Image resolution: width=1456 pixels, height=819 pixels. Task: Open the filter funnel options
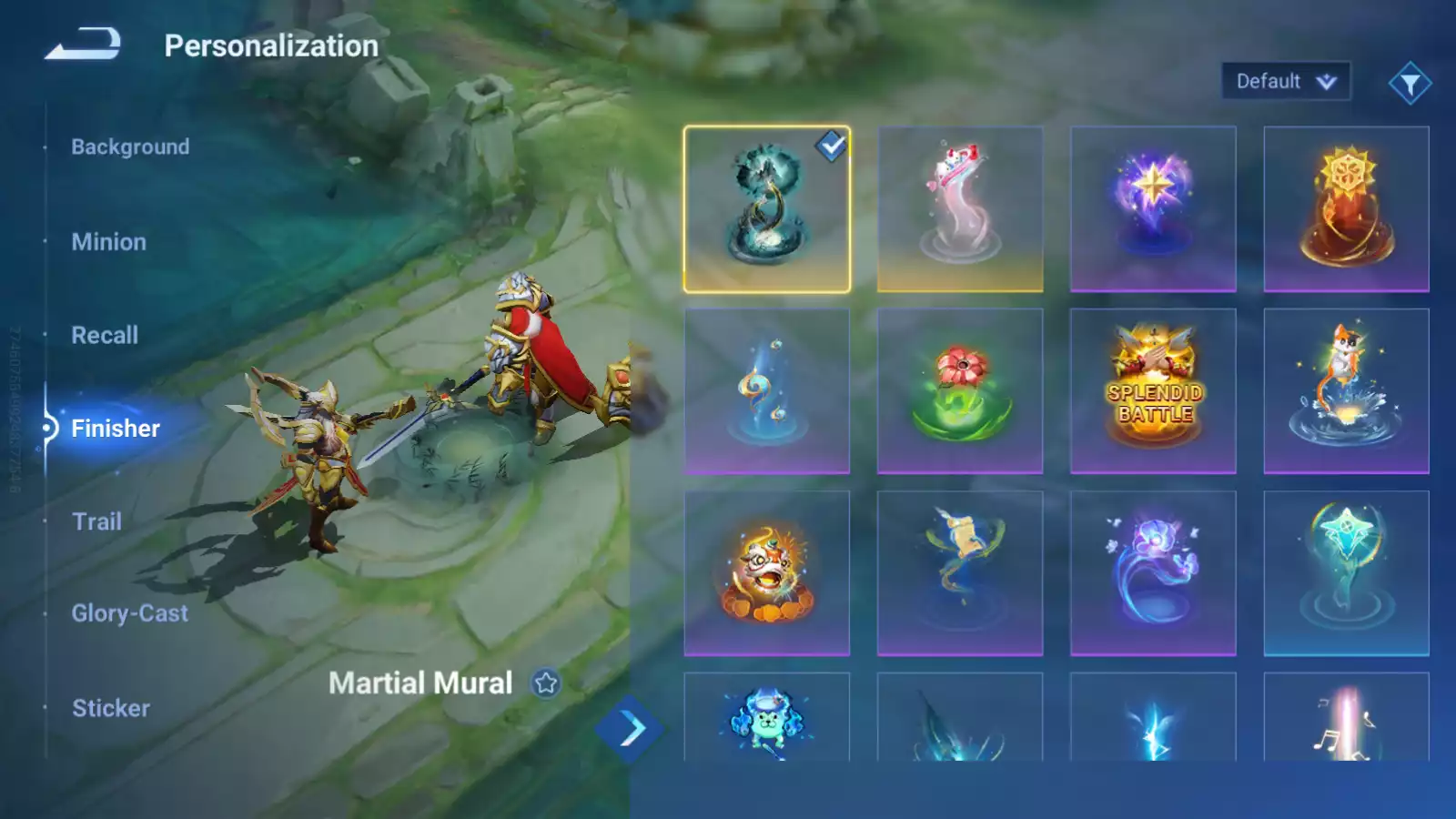coord(1410,84)
